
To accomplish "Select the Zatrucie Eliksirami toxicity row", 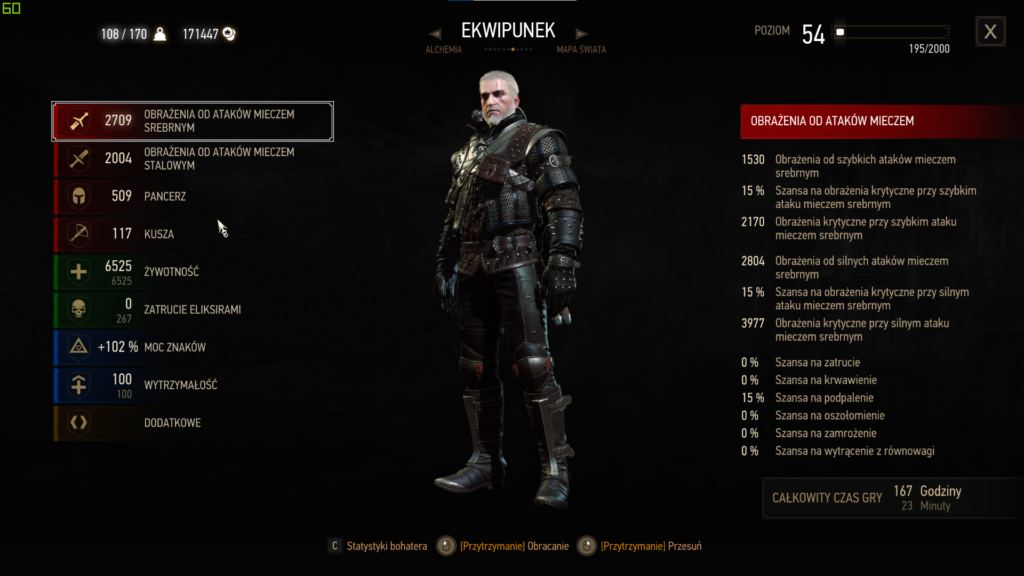I will click(x=193, y=310).
